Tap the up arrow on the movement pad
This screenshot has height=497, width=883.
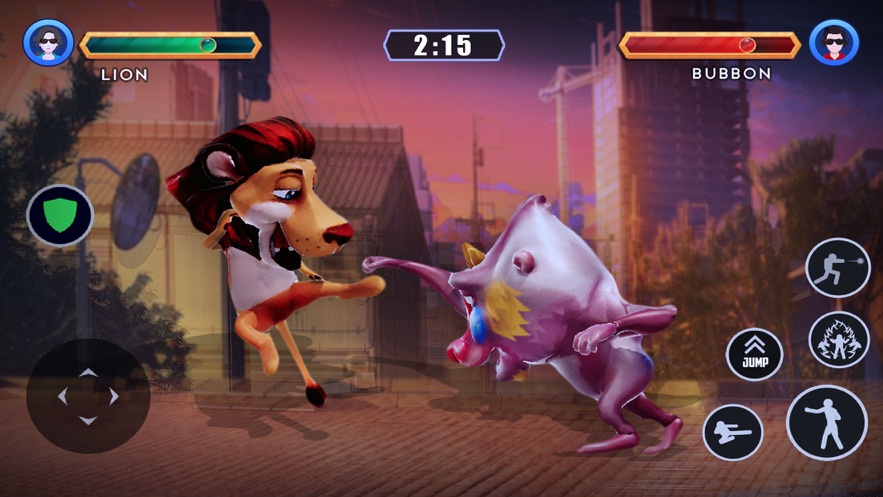pyautogui.click(x=88, y=373)
